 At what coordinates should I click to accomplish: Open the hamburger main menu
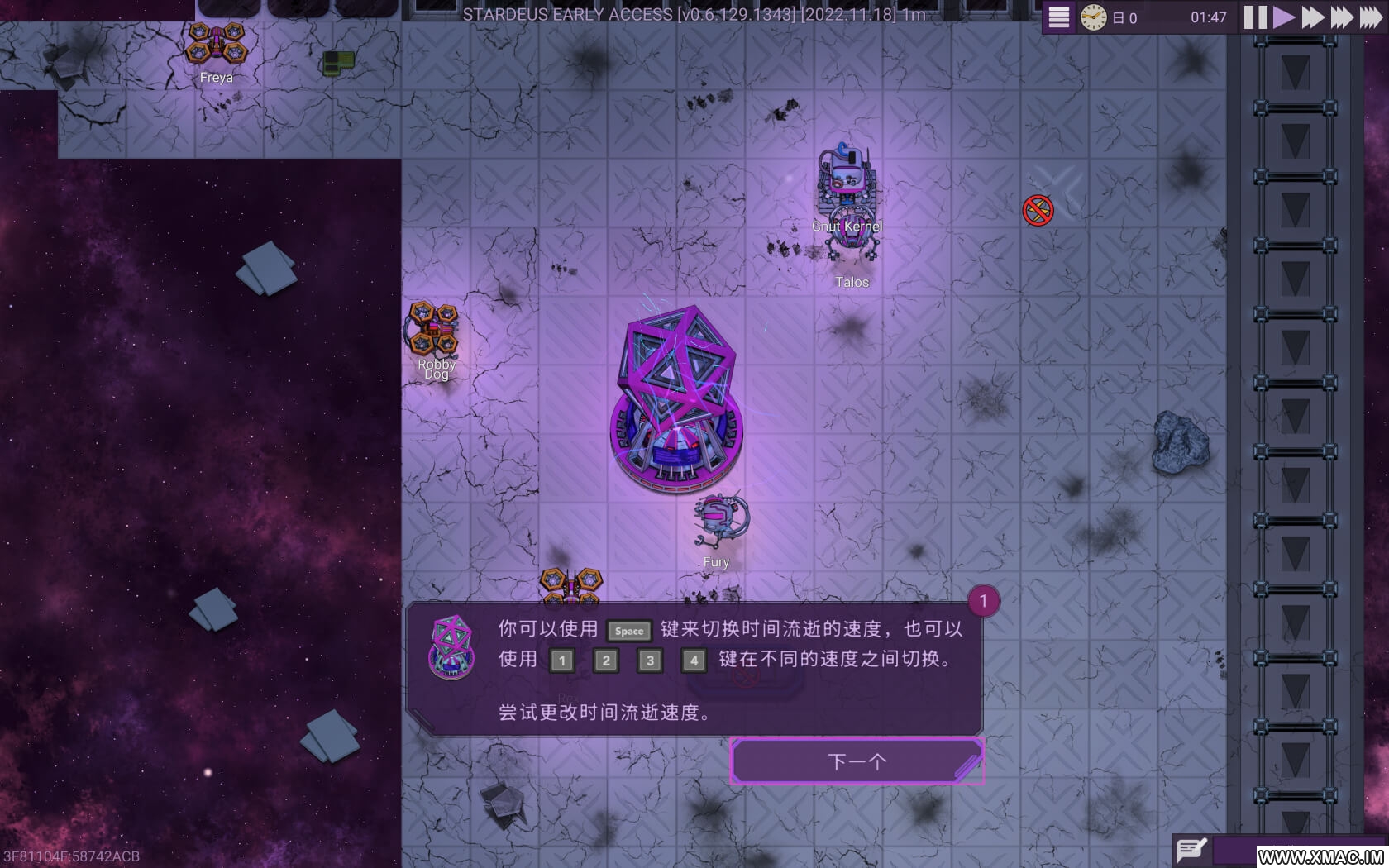click(1058, 17)
